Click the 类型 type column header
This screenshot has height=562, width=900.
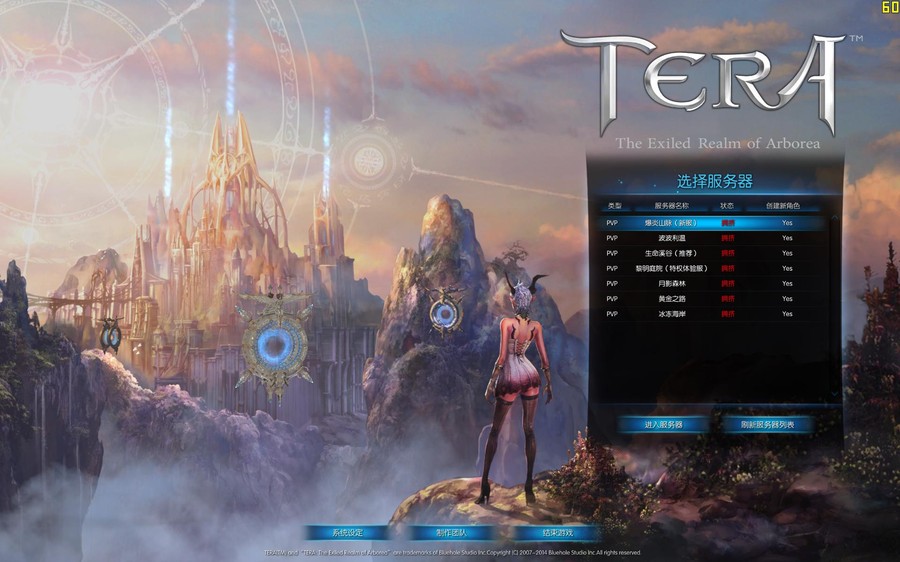click(614, 206)
